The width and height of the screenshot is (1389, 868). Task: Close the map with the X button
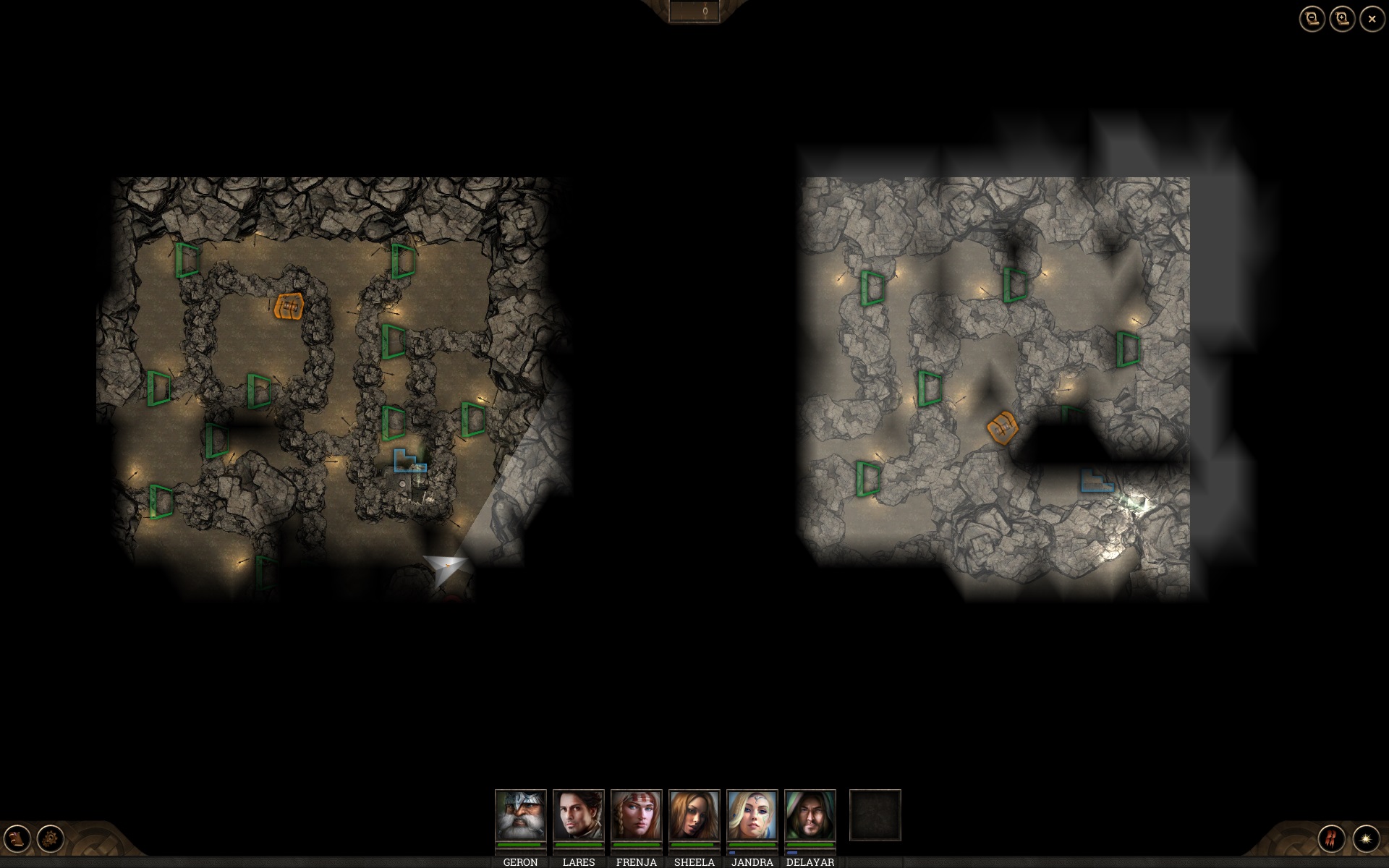coord(1372,20)
